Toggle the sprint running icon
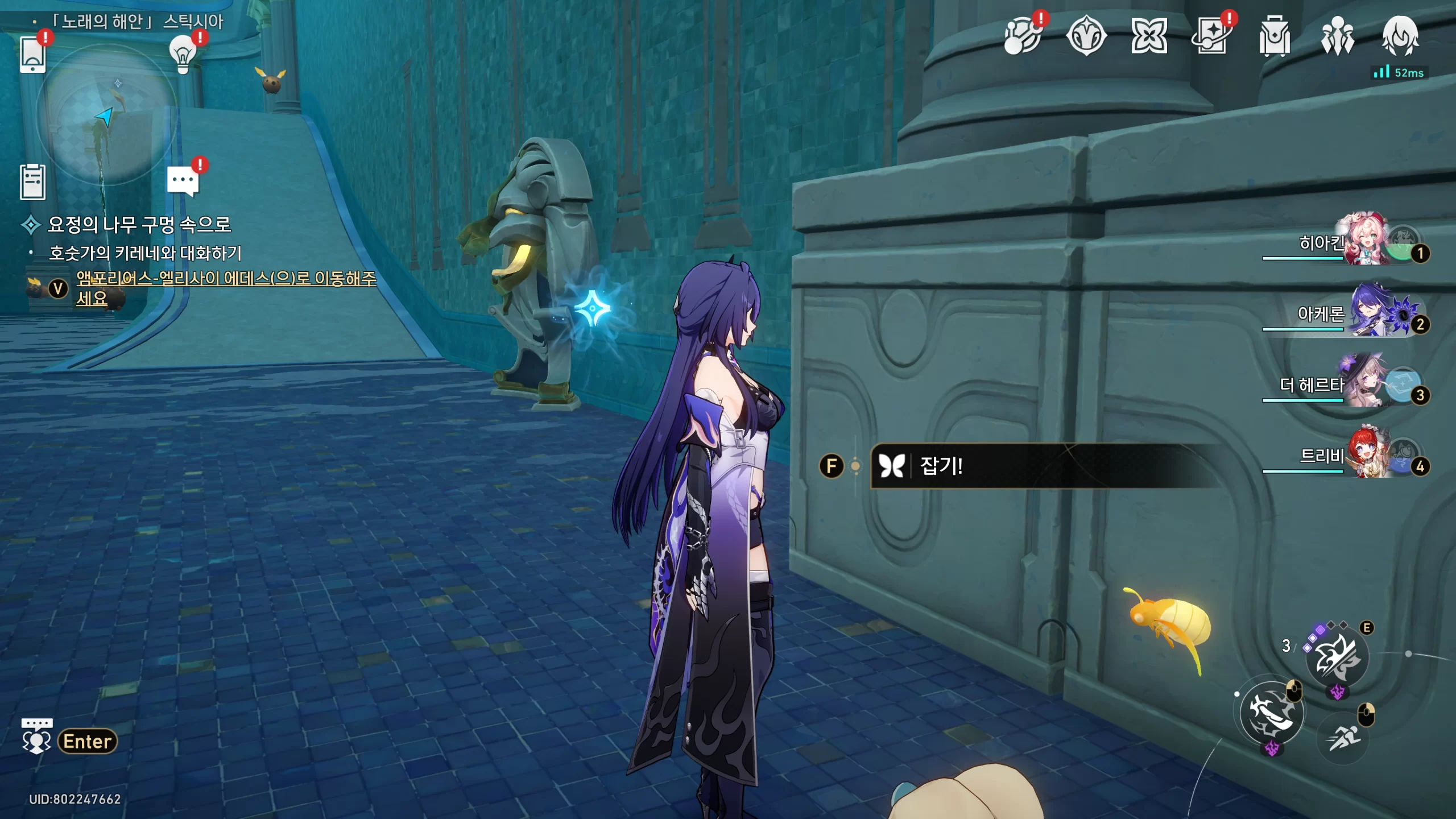The width and height of the screenshot is (1456, 819). coord(1343,739)
